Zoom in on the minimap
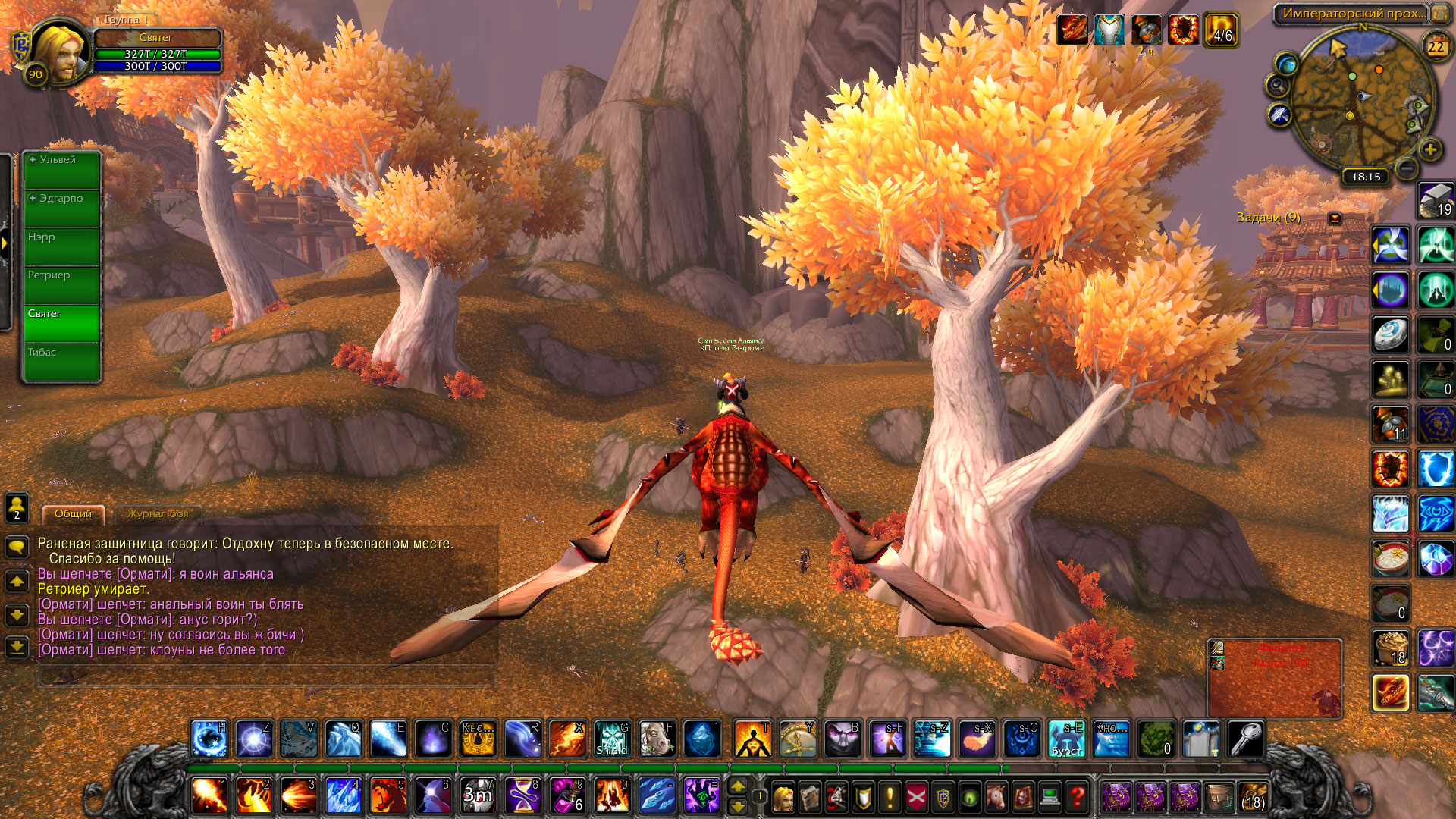 pos(1430,149)
